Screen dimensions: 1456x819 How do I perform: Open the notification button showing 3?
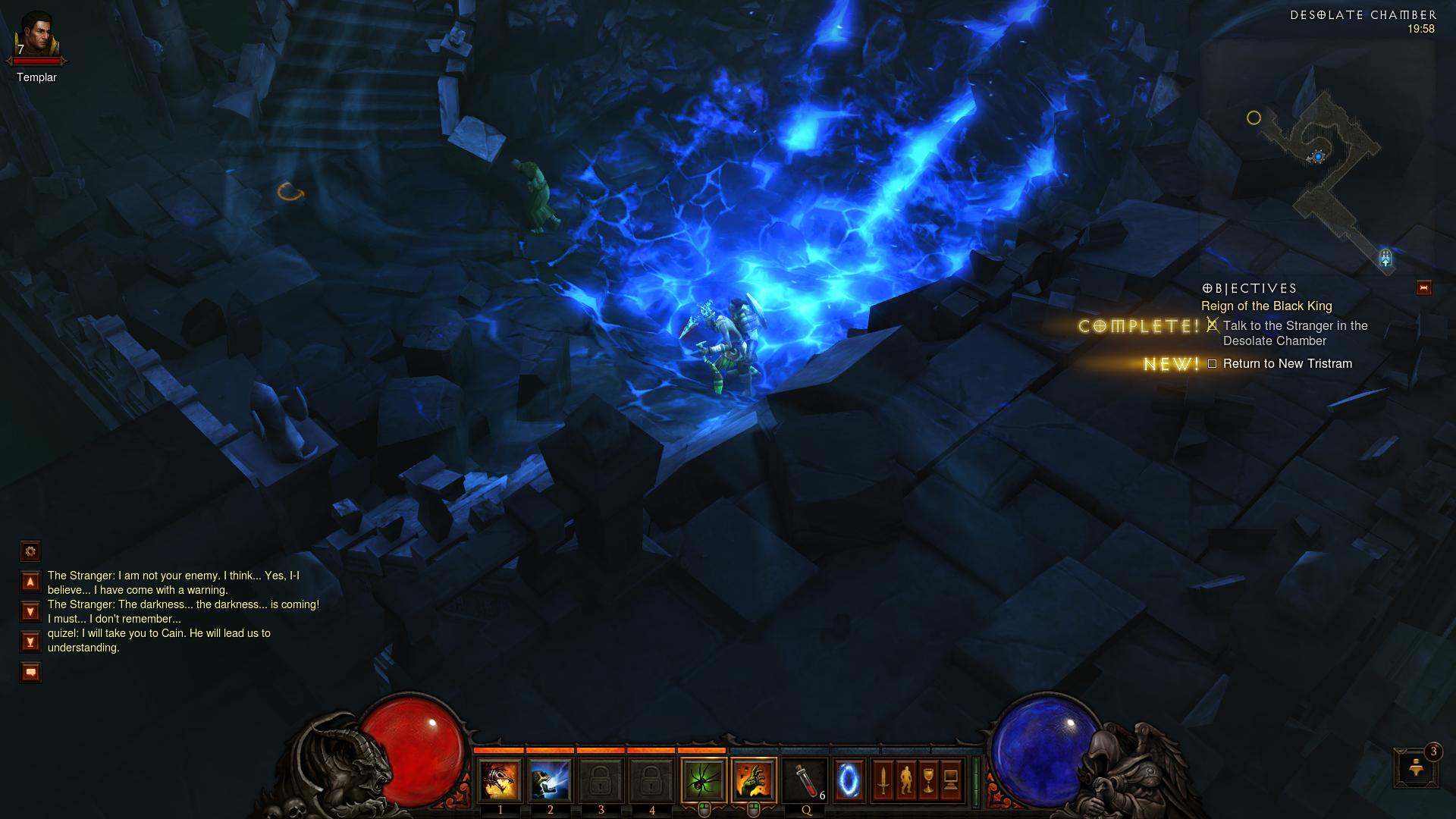[1415, 767]
